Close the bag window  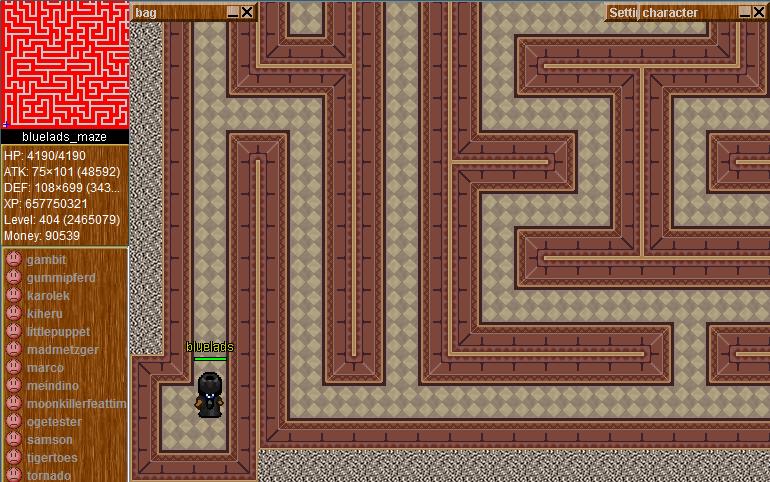tap(247, 12)
